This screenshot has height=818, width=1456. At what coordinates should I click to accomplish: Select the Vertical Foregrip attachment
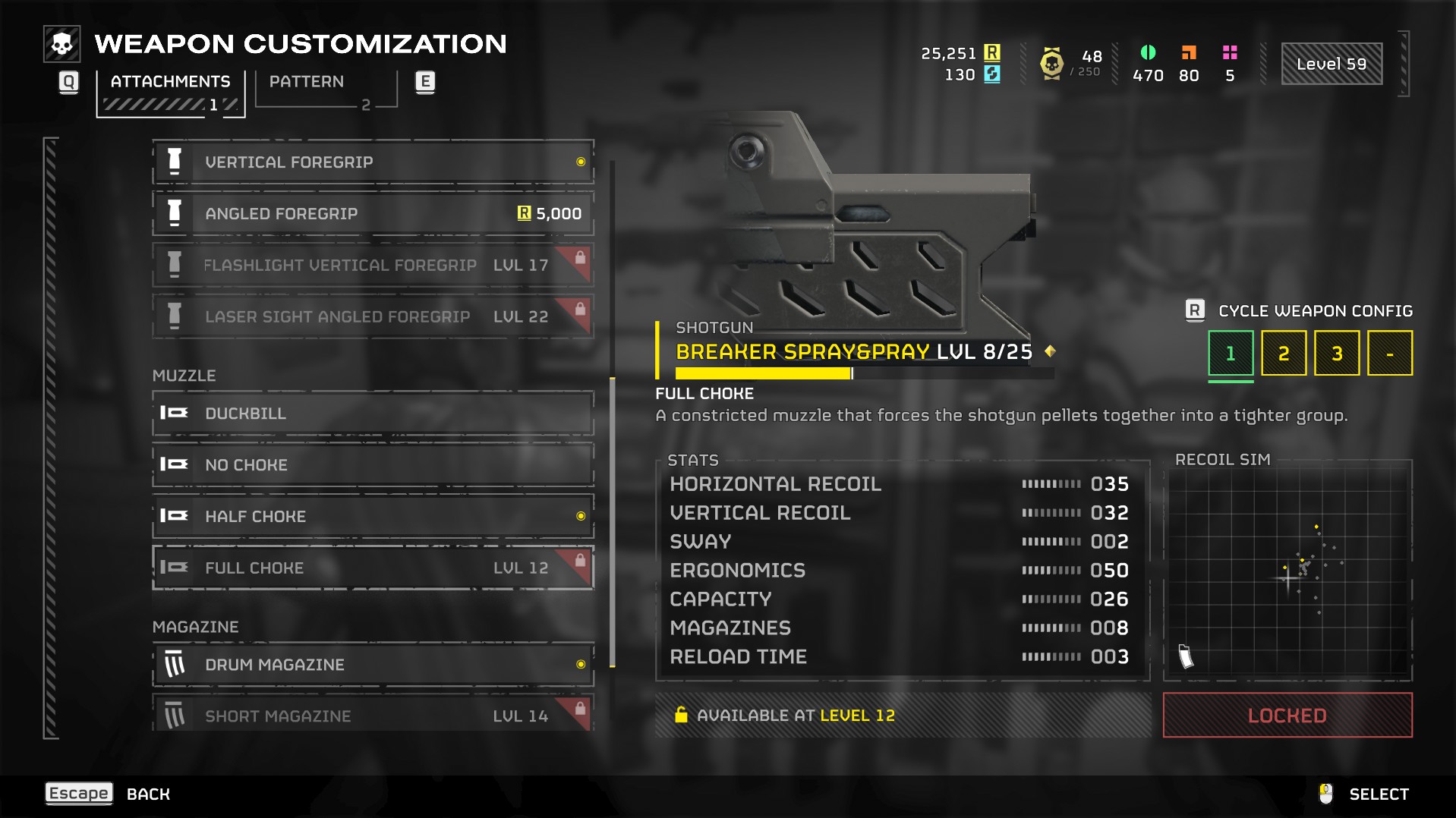[373, 162]
